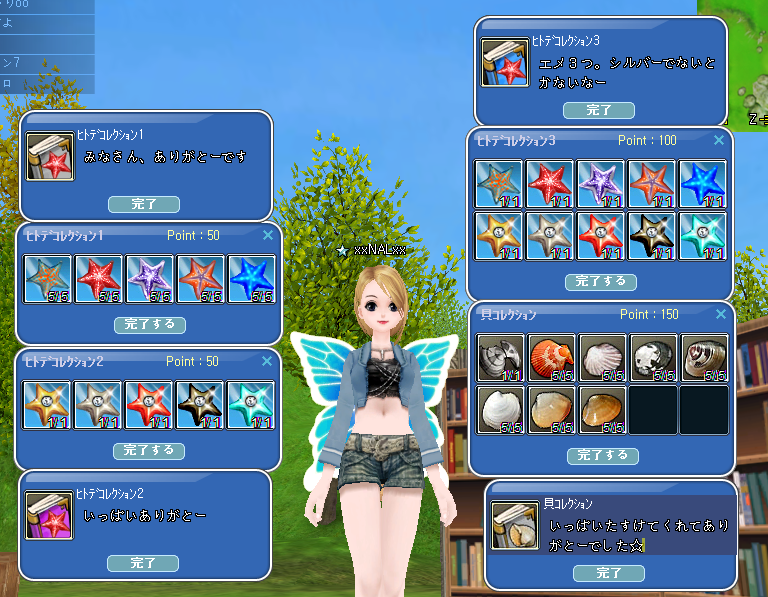Open the purple book icon beside the ヒトデコレクション2 message
Image resolution: width=768 pixels, height=597 pixels.
point(49,516)
